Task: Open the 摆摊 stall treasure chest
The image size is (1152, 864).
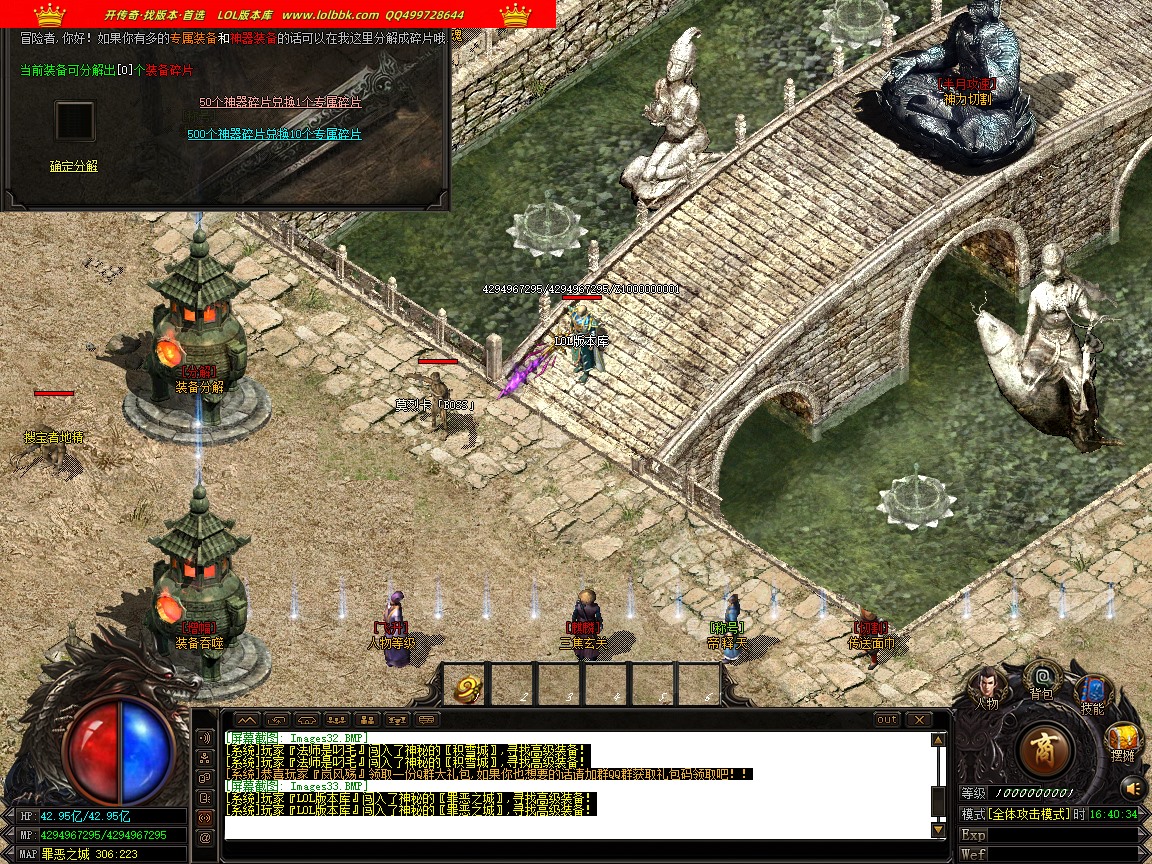Action: (1123, 741)
